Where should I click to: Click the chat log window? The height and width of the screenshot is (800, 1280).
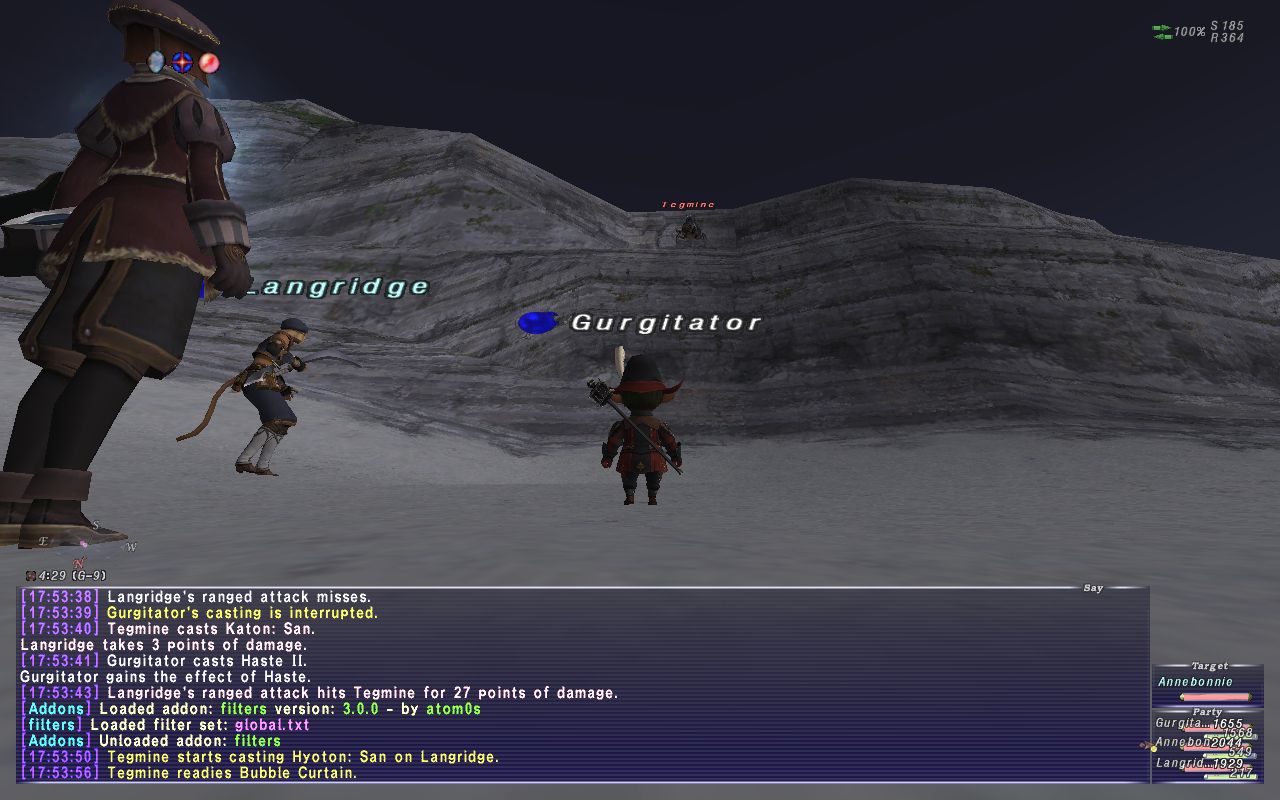click(580, 685)
